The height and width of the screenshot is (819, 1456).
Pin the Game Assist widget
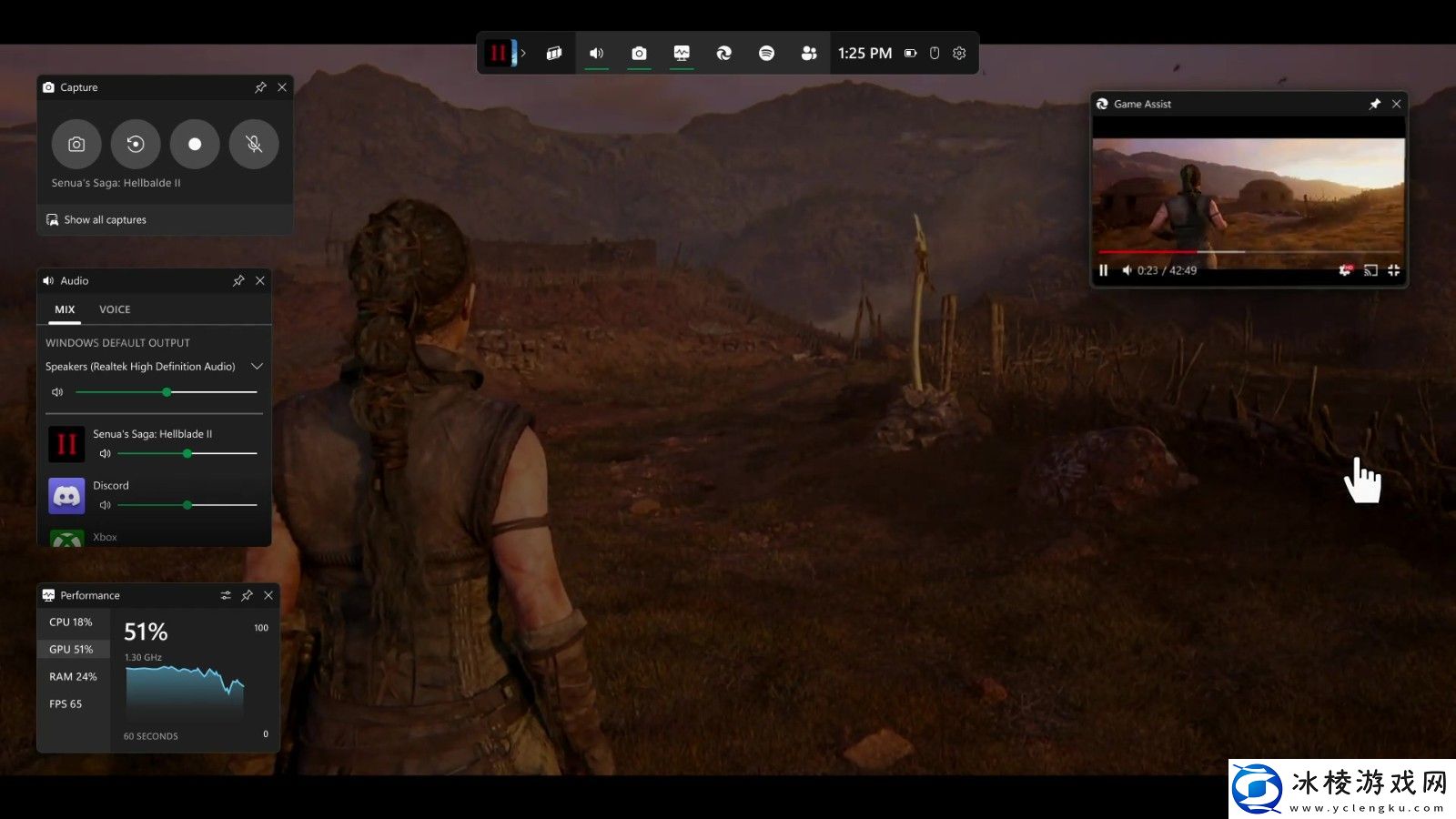click(1375, 105)
